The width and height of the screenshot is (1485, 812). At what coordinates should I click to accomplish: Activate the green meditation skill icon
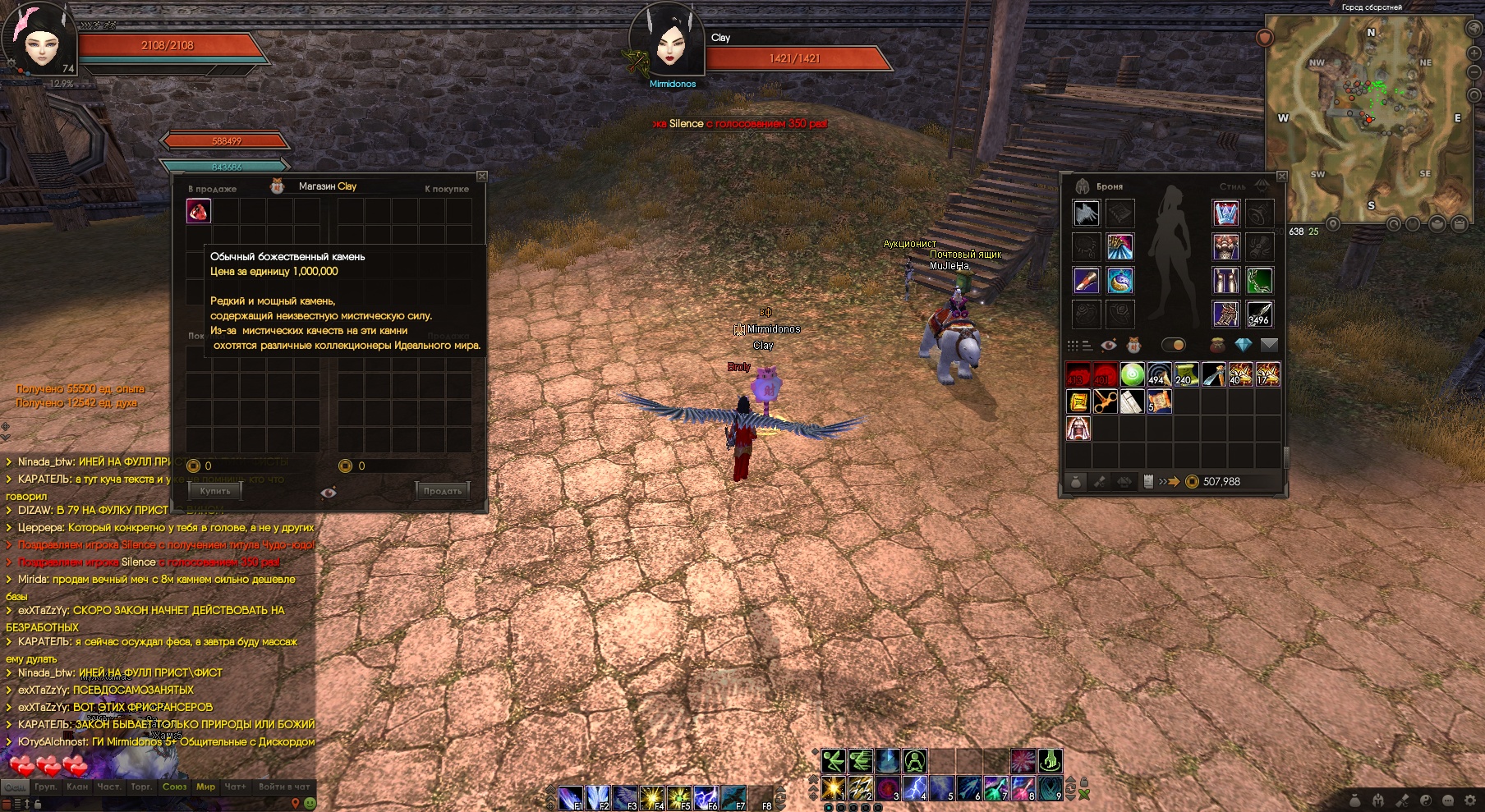tap(914, 761)
